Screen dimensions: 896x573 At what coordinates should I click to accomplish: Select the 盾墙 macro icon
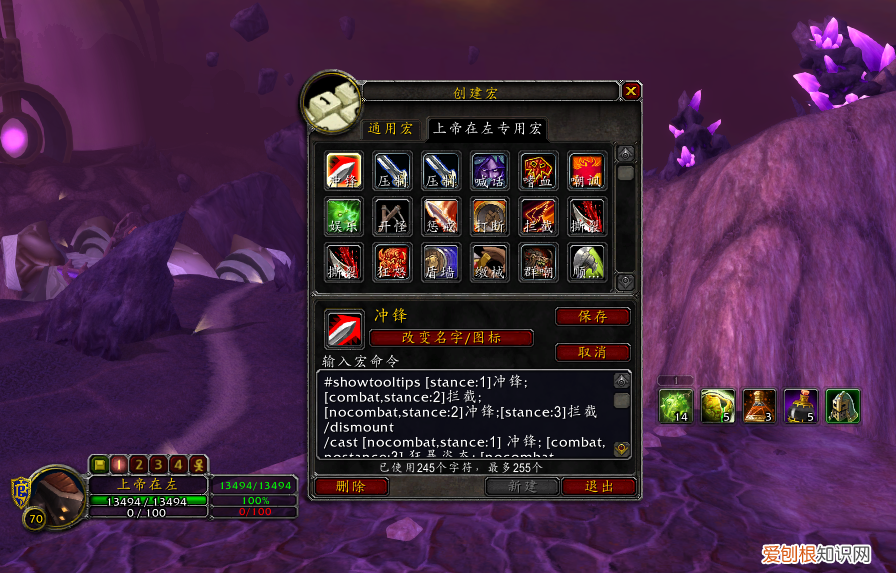pyautogui.click(x=441, y=263)
